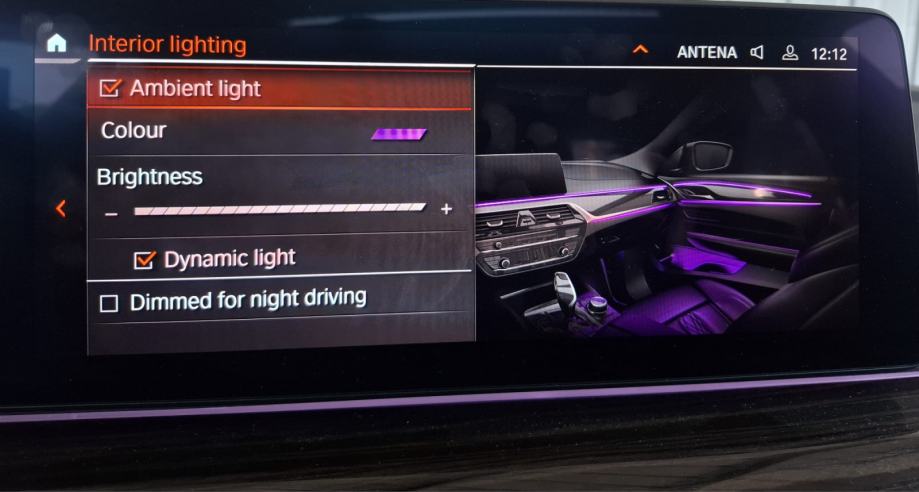This screenshot has width=919, height=492.
Task: Expand the orange up-arrow in status bar
Action: coord(640,50)
